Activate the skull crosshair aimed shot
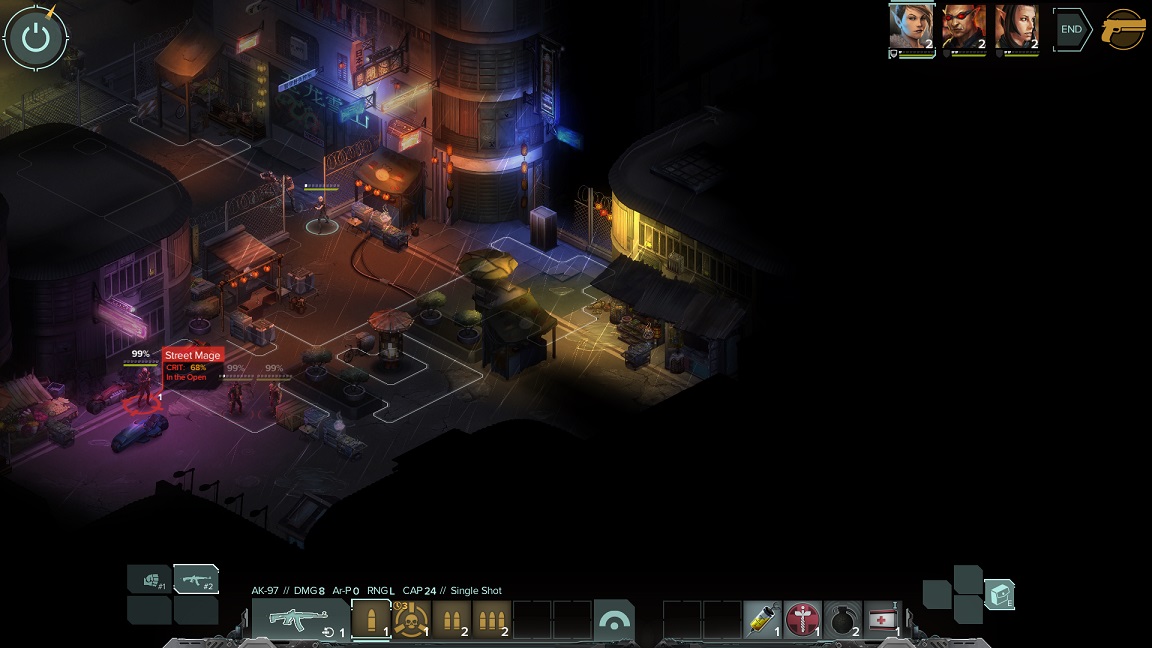Viewport: 1152px width, 648px height. click(x=411, y=620)
